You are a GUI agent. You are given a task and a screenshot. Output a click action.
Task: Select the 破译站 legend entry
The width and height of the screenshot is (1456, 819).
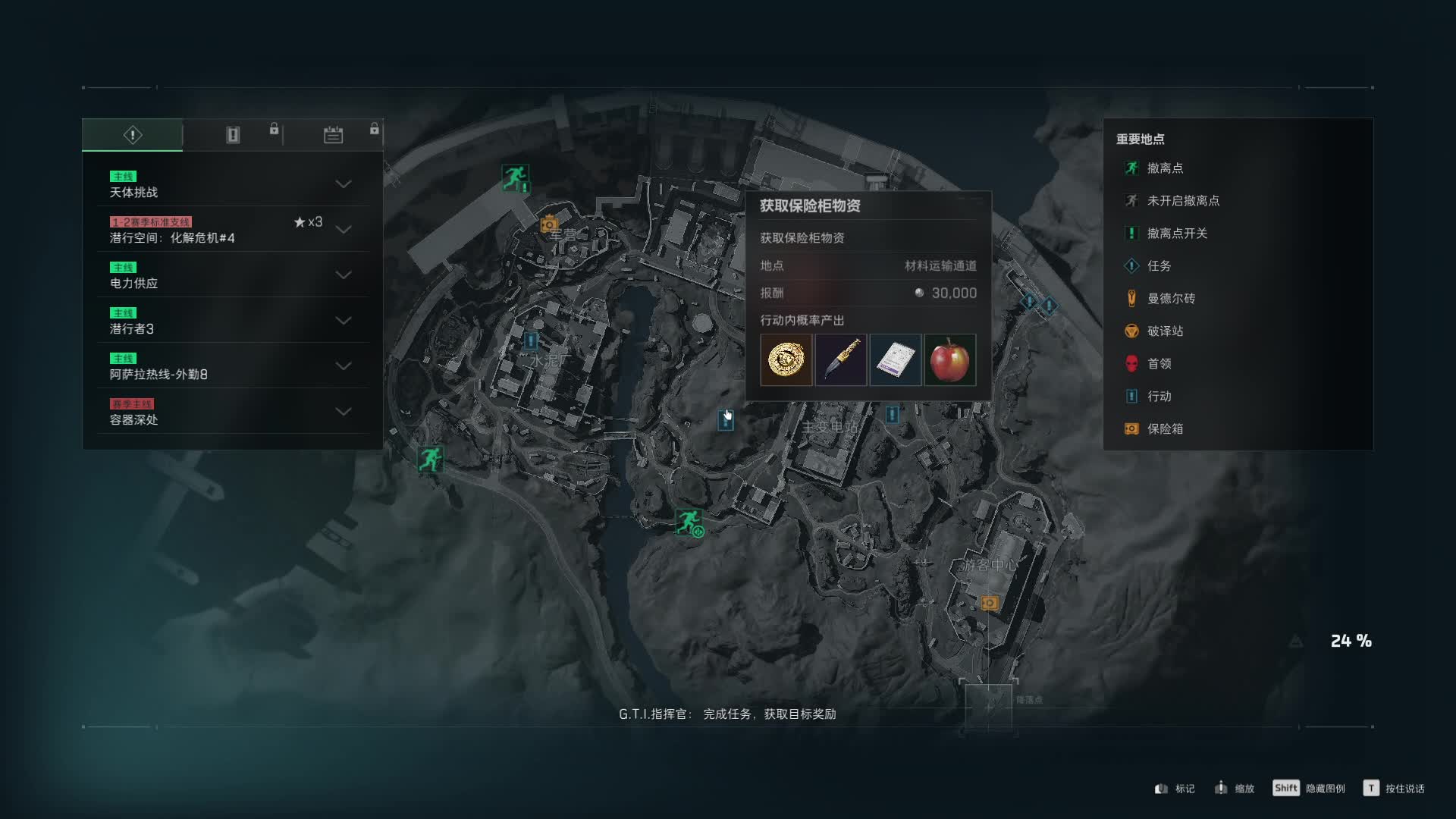(1164, 331)
